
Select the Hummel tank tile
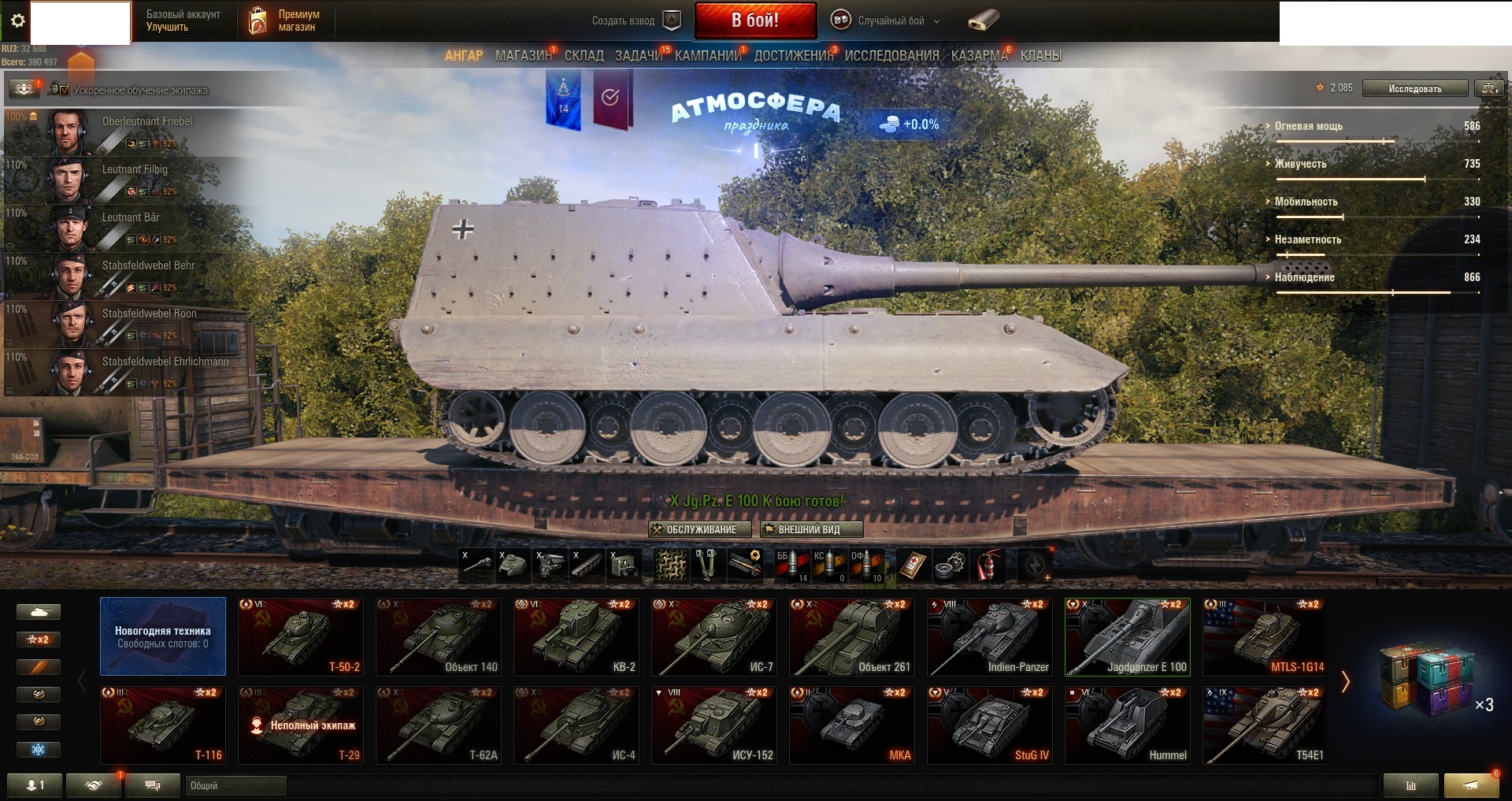click(1128, 725)
